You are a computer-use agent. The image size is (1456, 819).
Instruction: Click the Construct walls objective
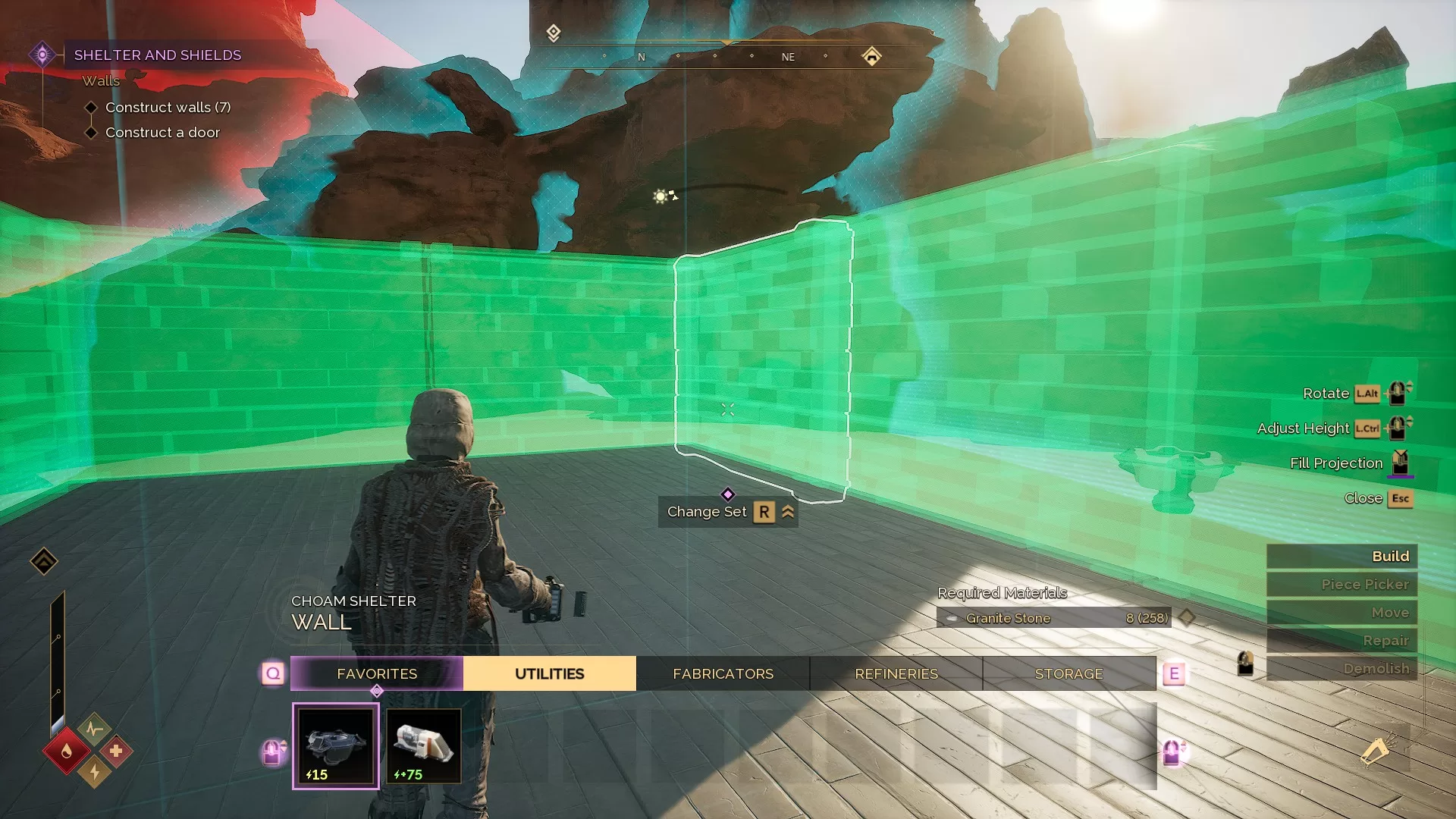click(168, 108)
